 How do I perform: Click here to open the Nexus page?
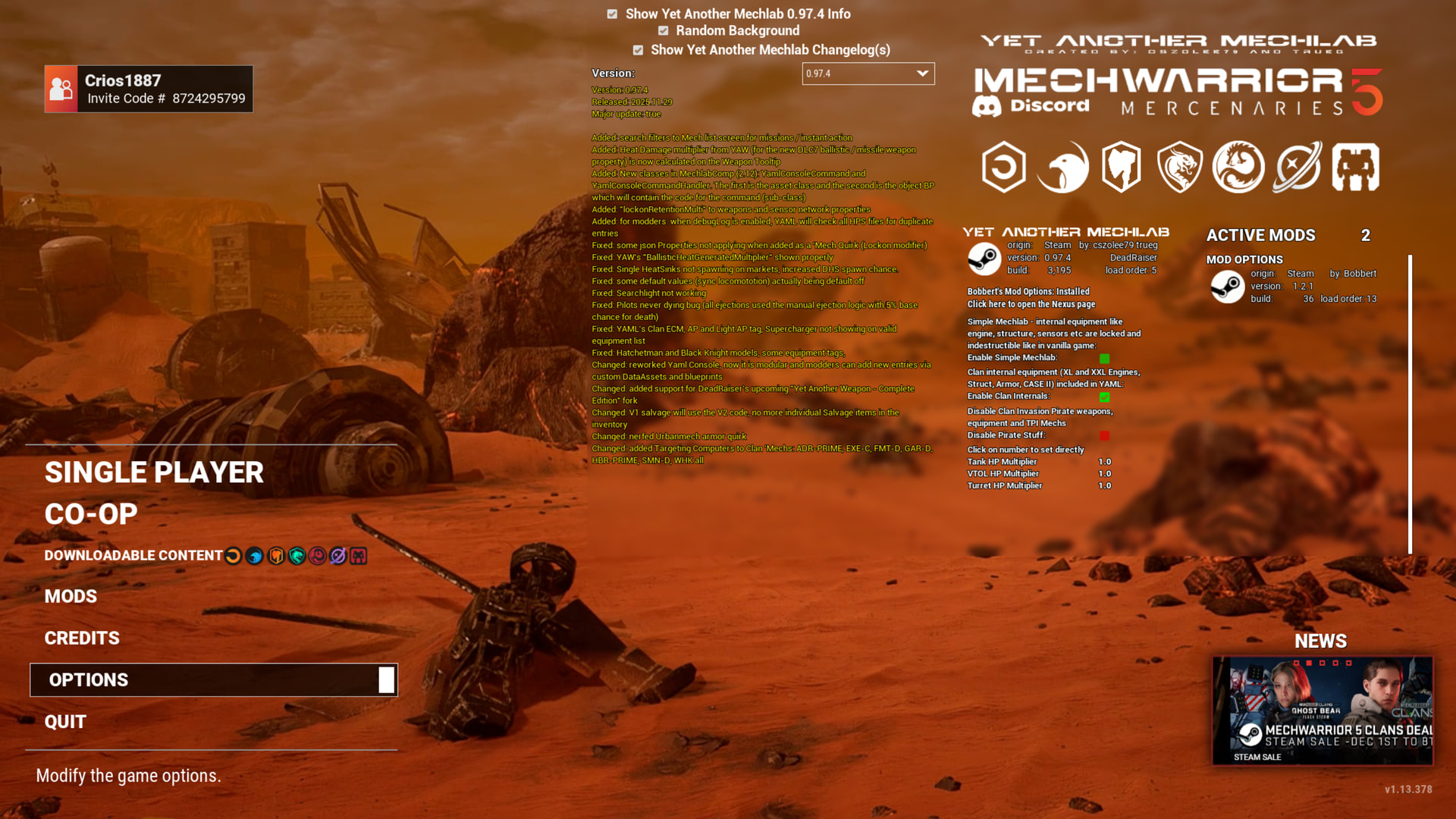(x=1031, y=304)
